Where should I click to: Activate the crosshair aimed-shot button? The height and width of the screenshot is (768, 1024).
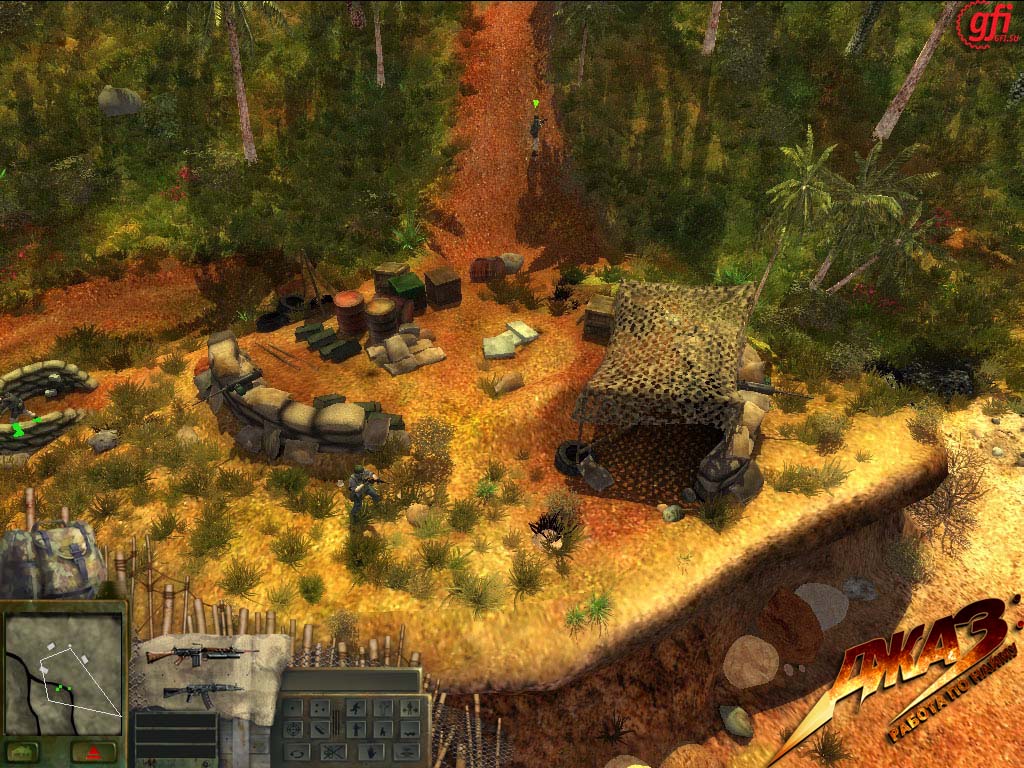click(x=293, y=730)
